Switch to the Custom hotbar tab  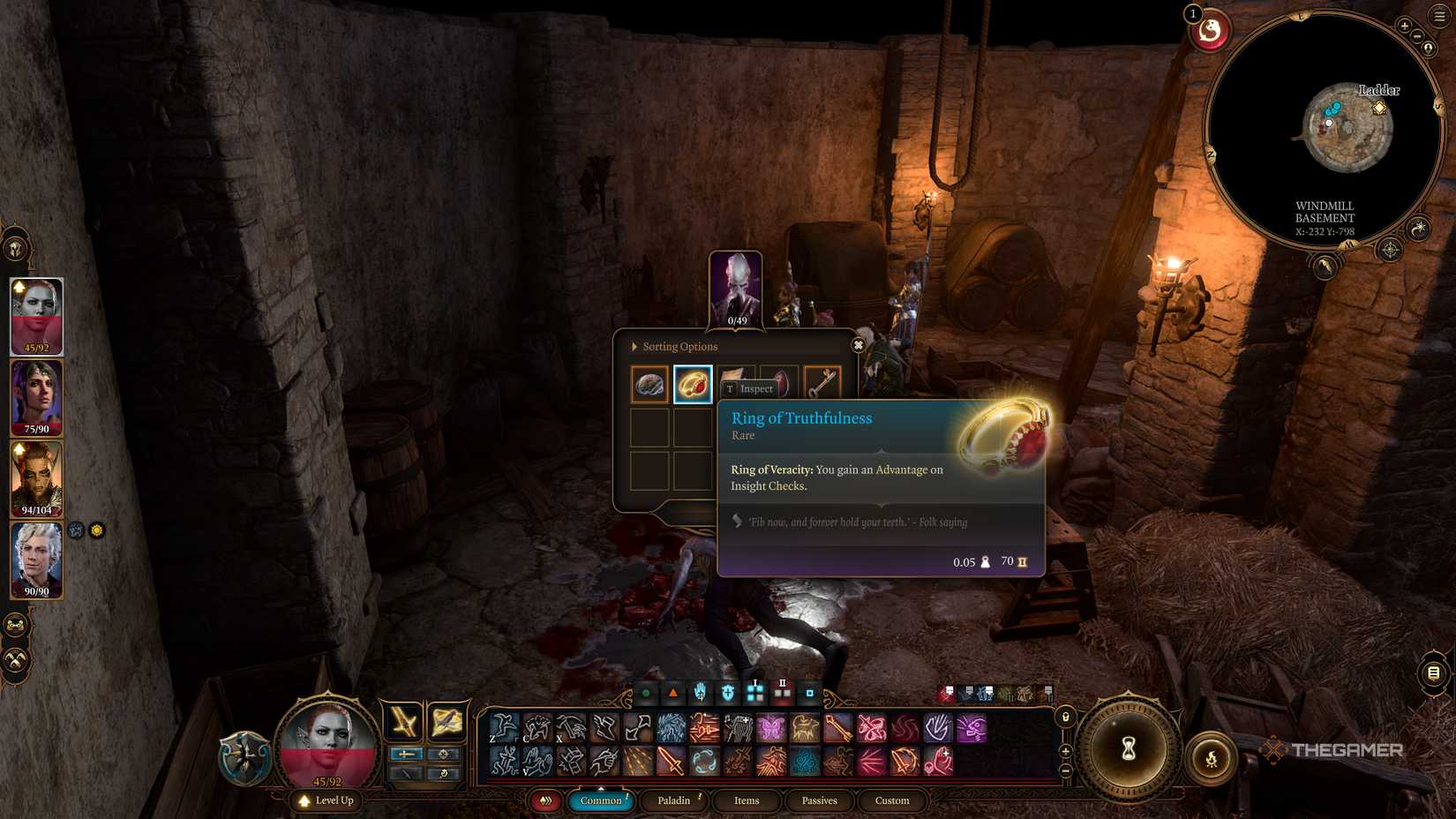pyautogui.click(x=892, y=800)
